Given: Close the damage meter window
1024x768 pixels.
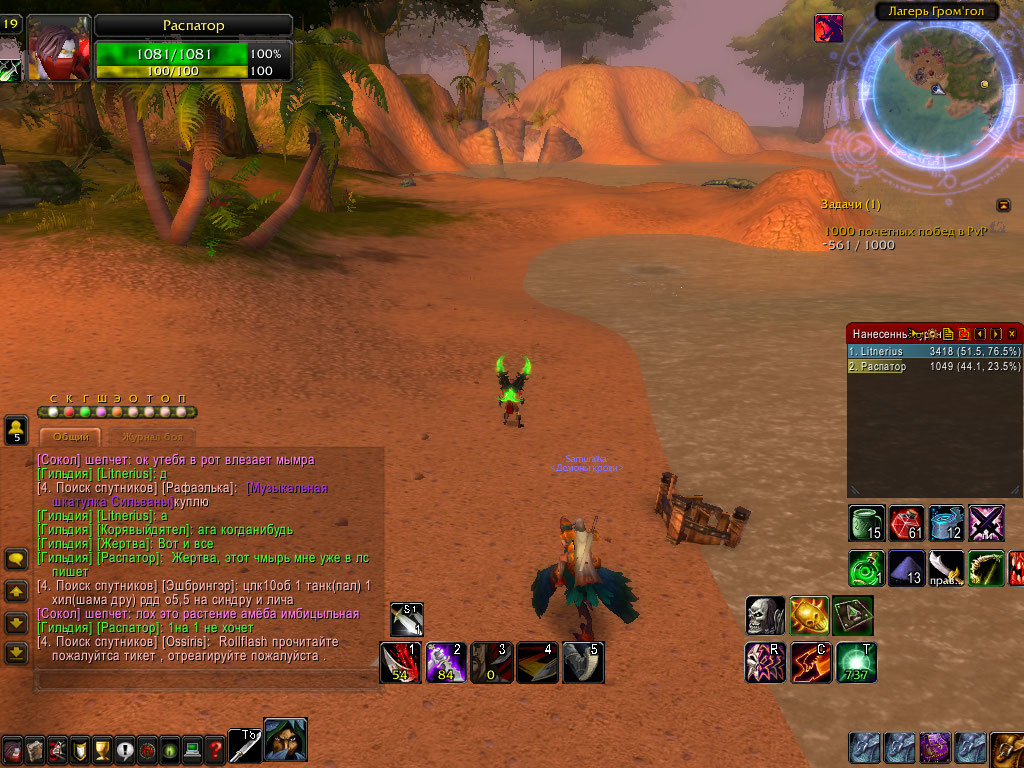Looking at the screenshot, I should pos(1011,333).
